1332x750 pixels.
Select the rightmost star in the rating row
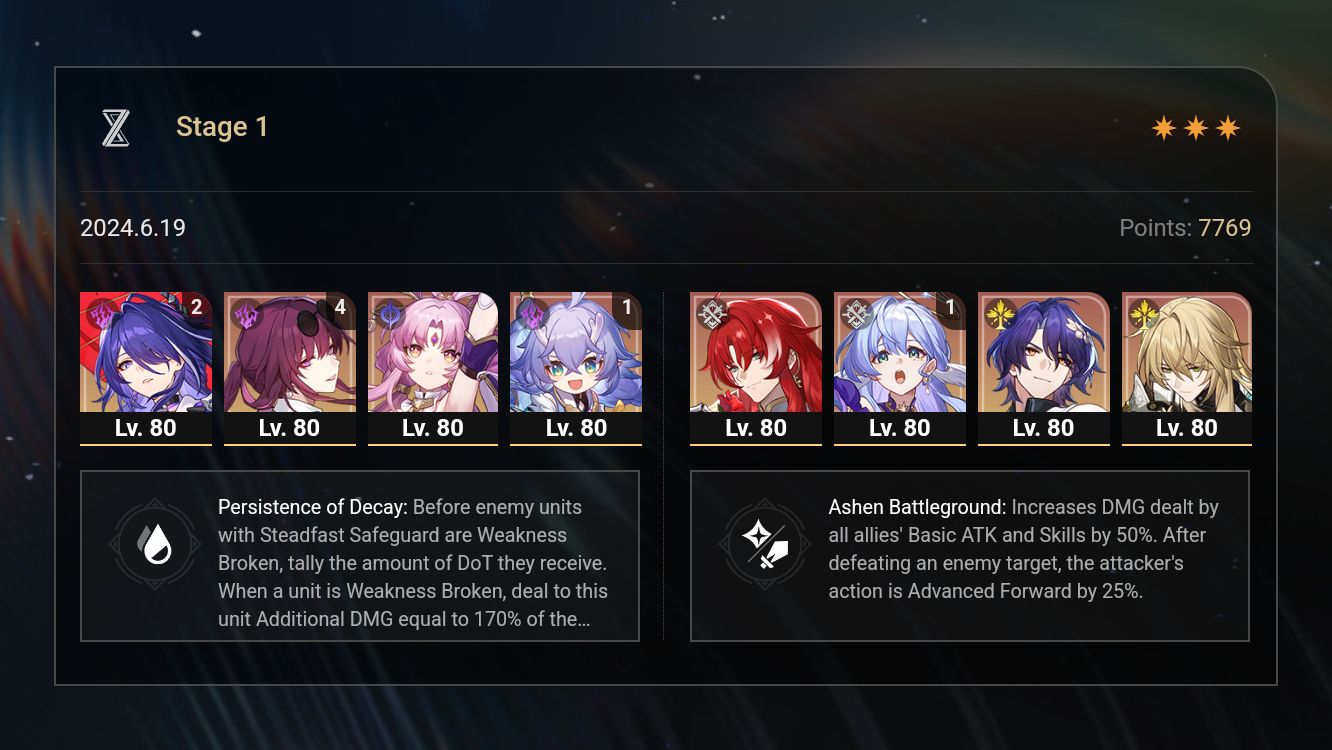1227,127
